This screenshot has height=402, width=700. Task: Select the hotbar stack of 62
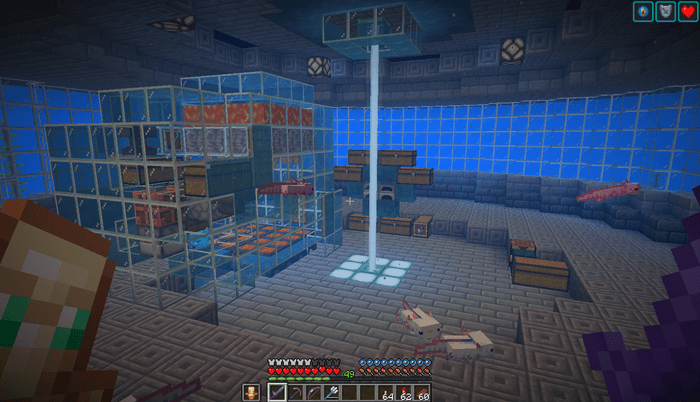tap(403, 392)
